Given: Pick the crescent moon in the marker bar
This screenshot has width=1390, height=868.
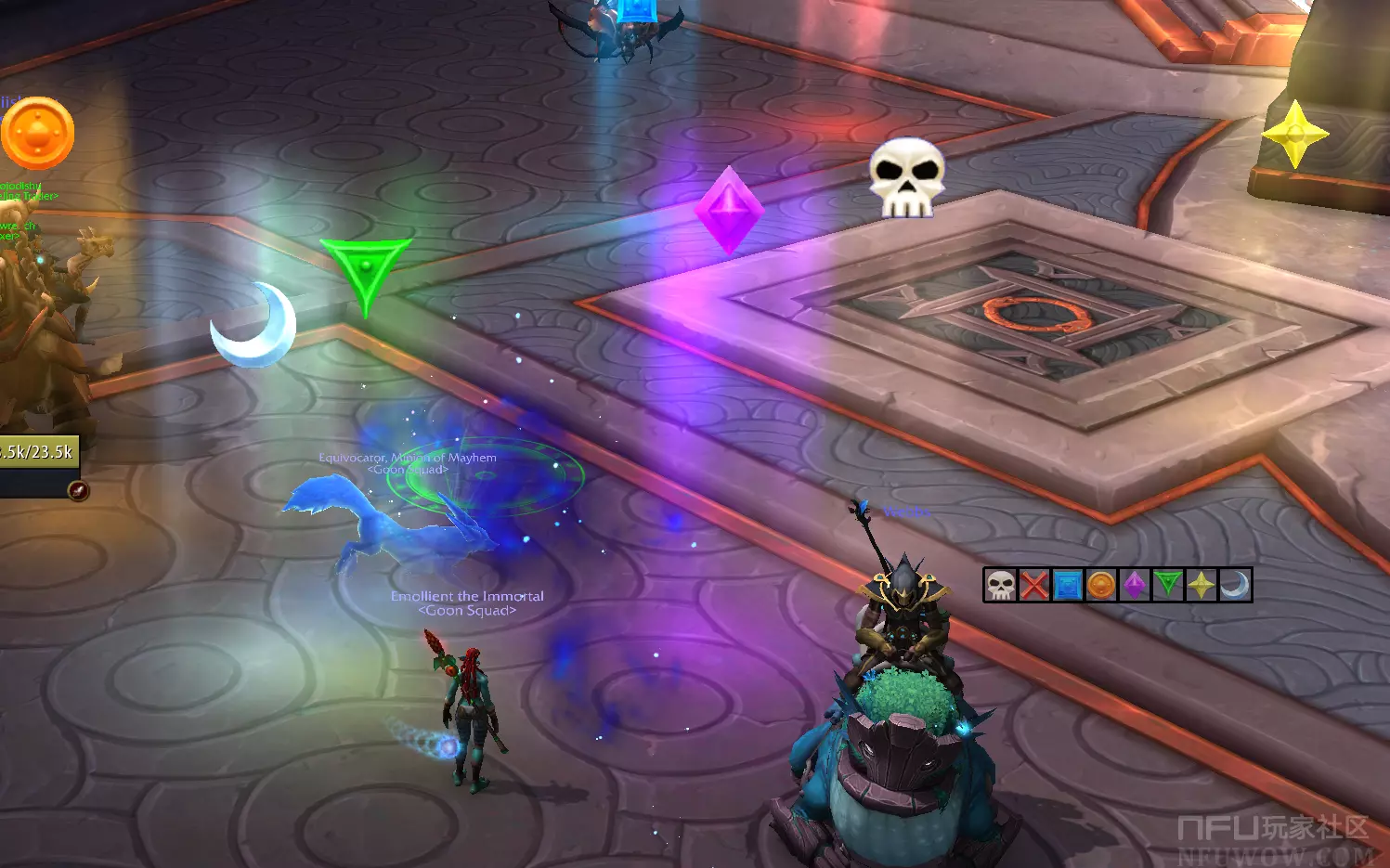Looking at the screenshot, I should (1235, 586).
